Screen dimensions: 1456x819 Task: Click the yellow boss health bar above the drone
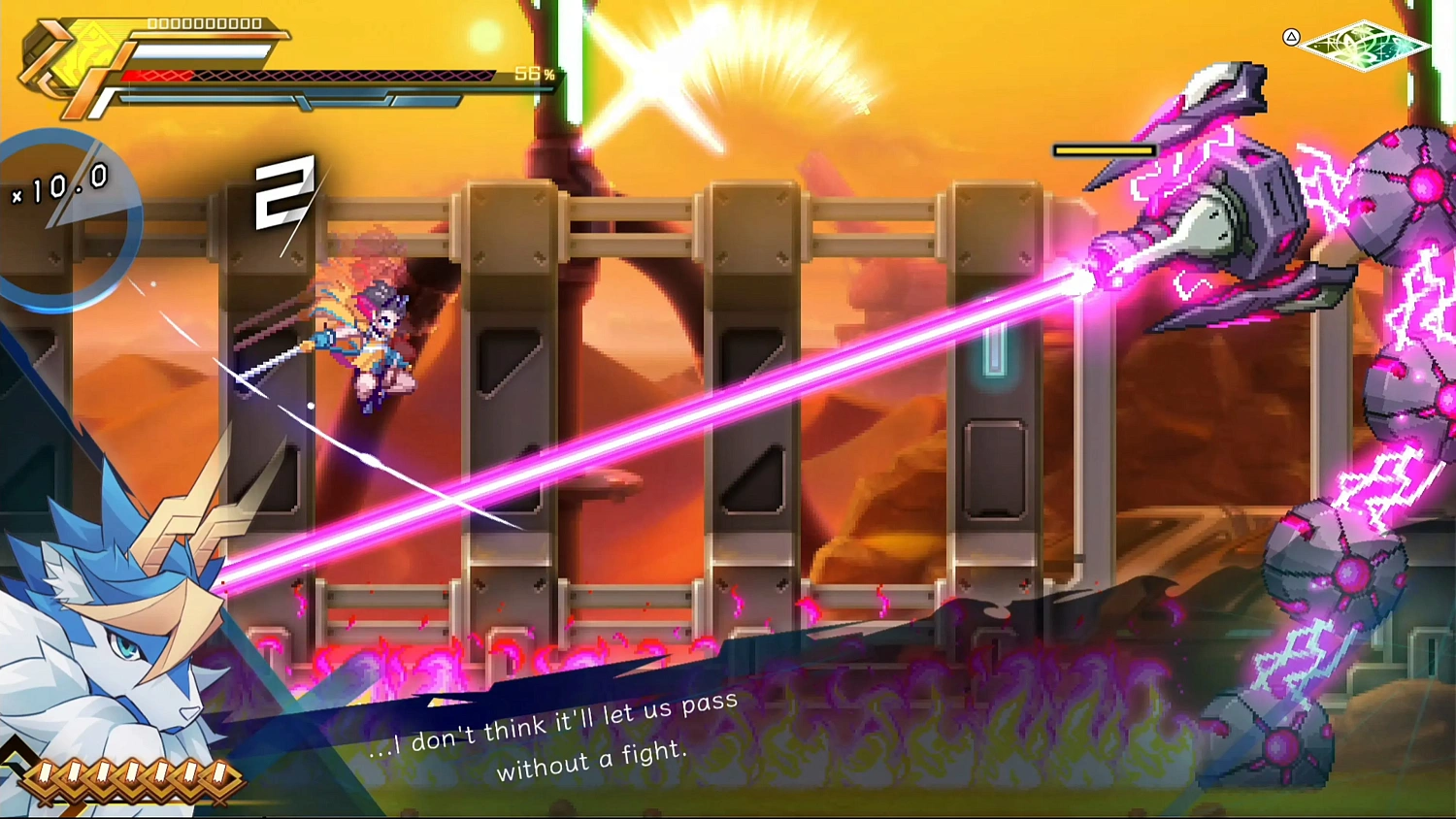coord(1104,150)
